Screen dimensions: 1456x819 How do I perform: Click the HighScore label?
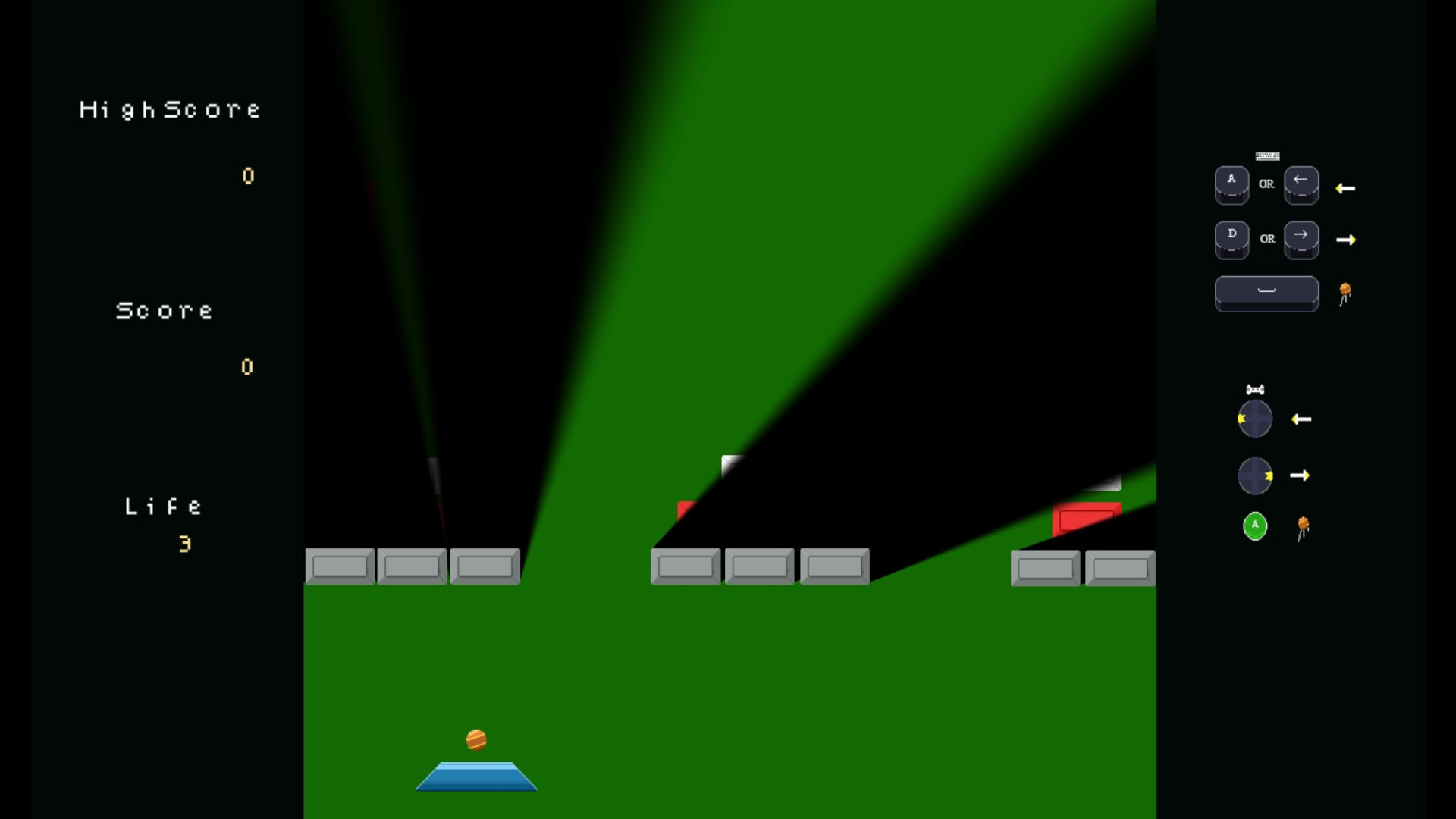(170, 108)
